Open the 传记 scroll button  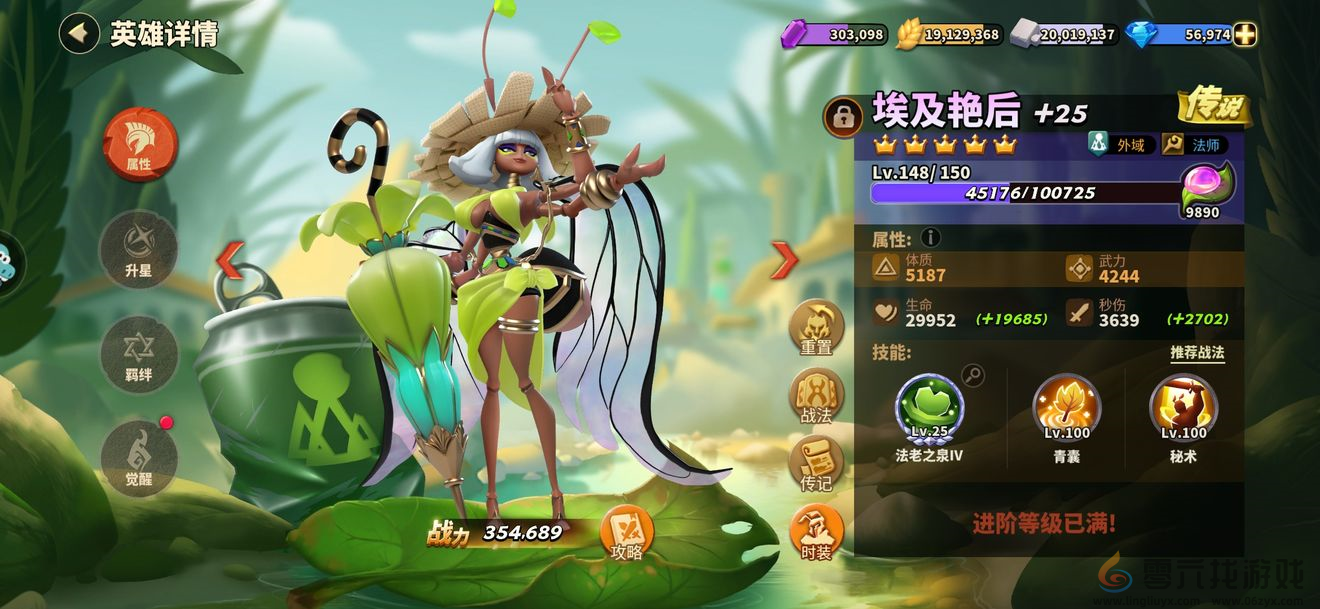pos(817,464)
